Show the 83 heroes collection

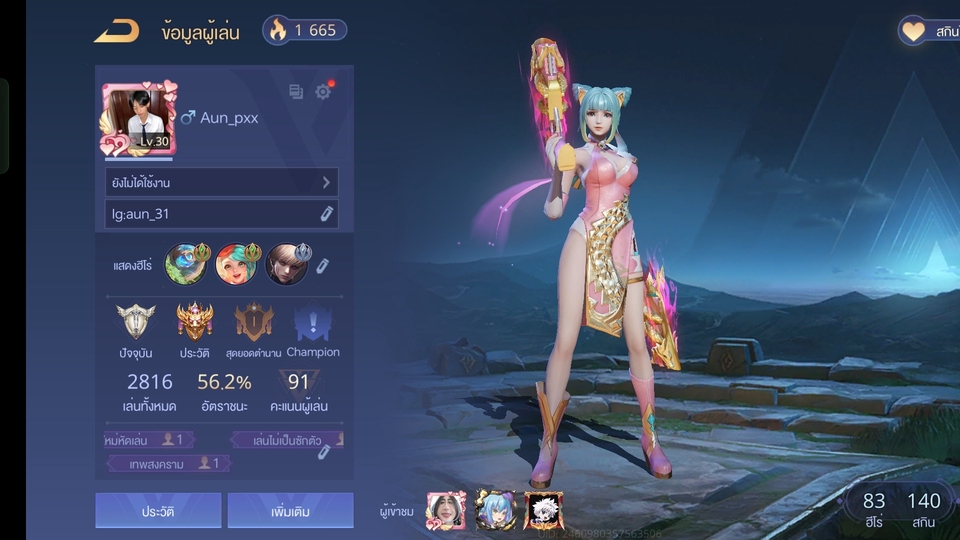[874, 508]
